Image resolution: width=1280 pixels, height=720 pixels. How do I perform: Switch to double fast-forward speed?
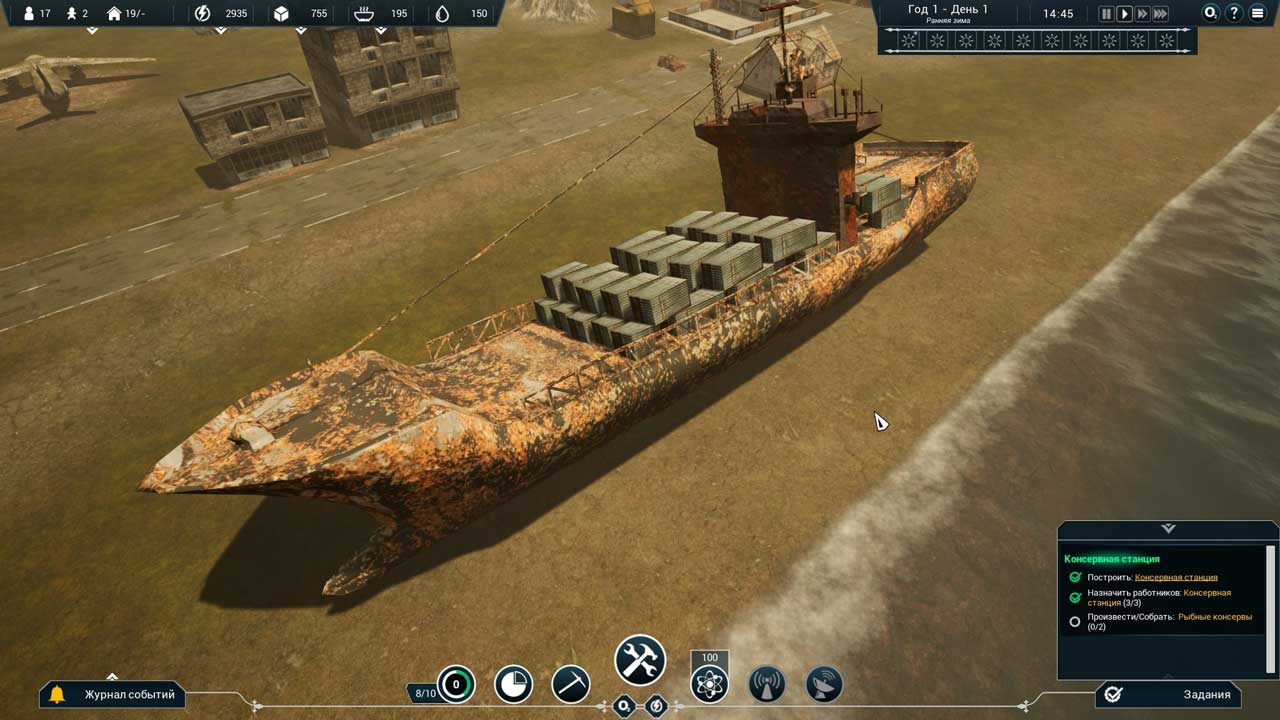[1142, 14]
